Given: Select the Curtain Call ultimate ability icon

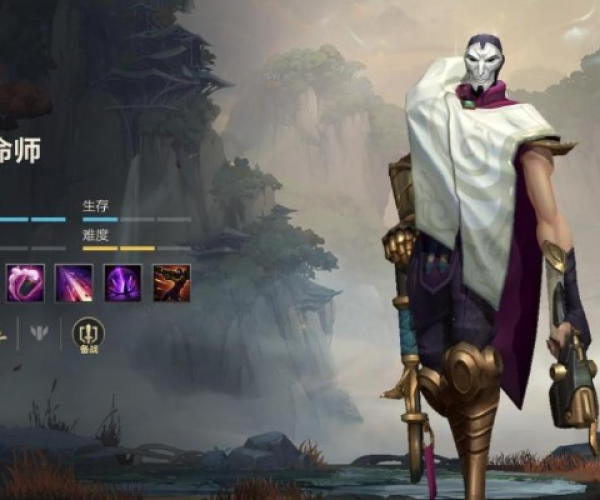Looking at the screenshot, I should 171,283.
